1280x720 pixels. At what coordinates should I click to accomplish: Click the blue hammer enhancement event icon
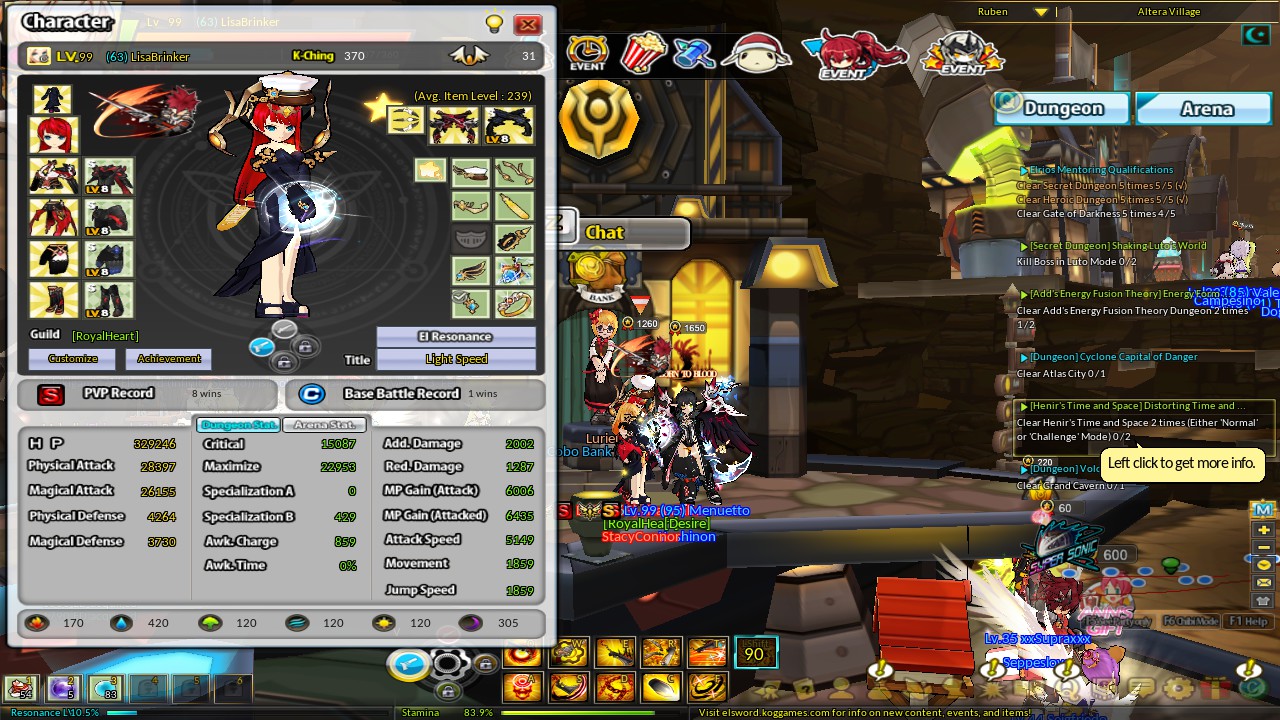(x=694, y=52)
